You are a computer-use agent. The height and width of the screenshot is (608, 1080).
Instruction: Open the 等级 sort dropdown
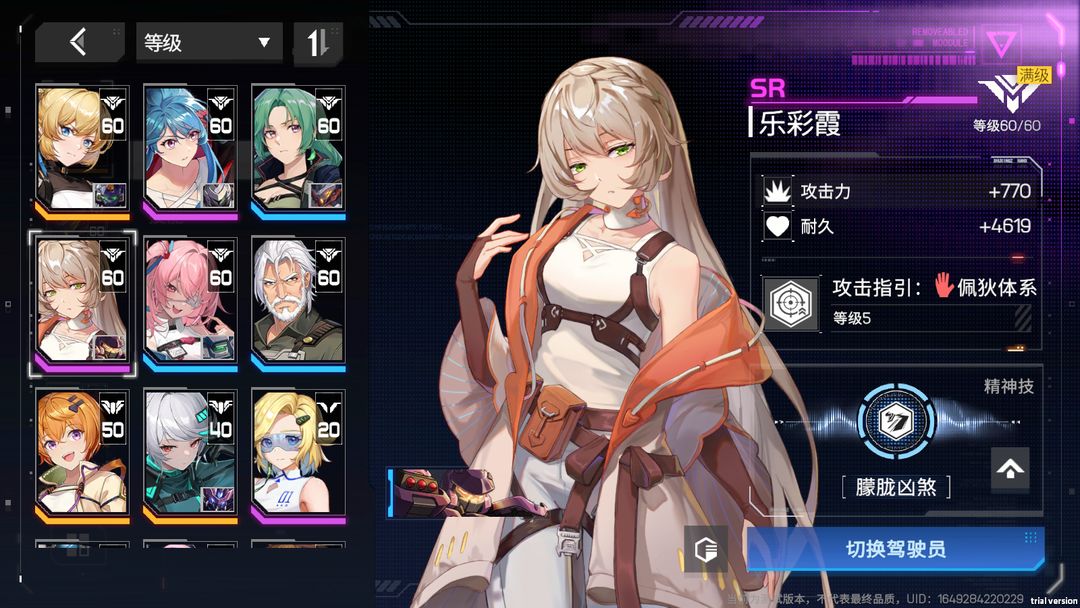[208, 42]
